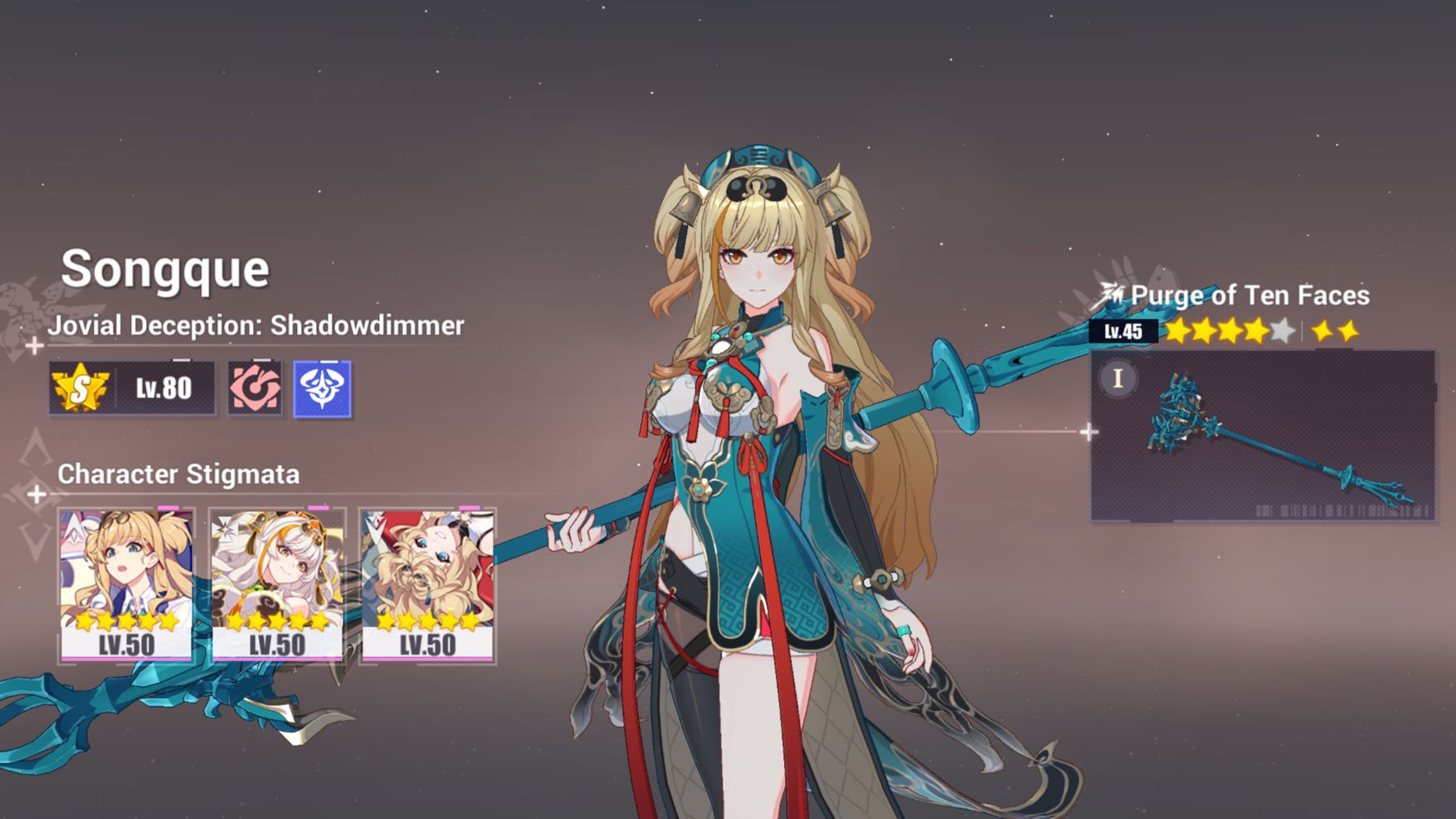Screen dimensions: 1456x819
Task: Click the fourth gold star of the weapon rating
Action: coord(1255,329)
